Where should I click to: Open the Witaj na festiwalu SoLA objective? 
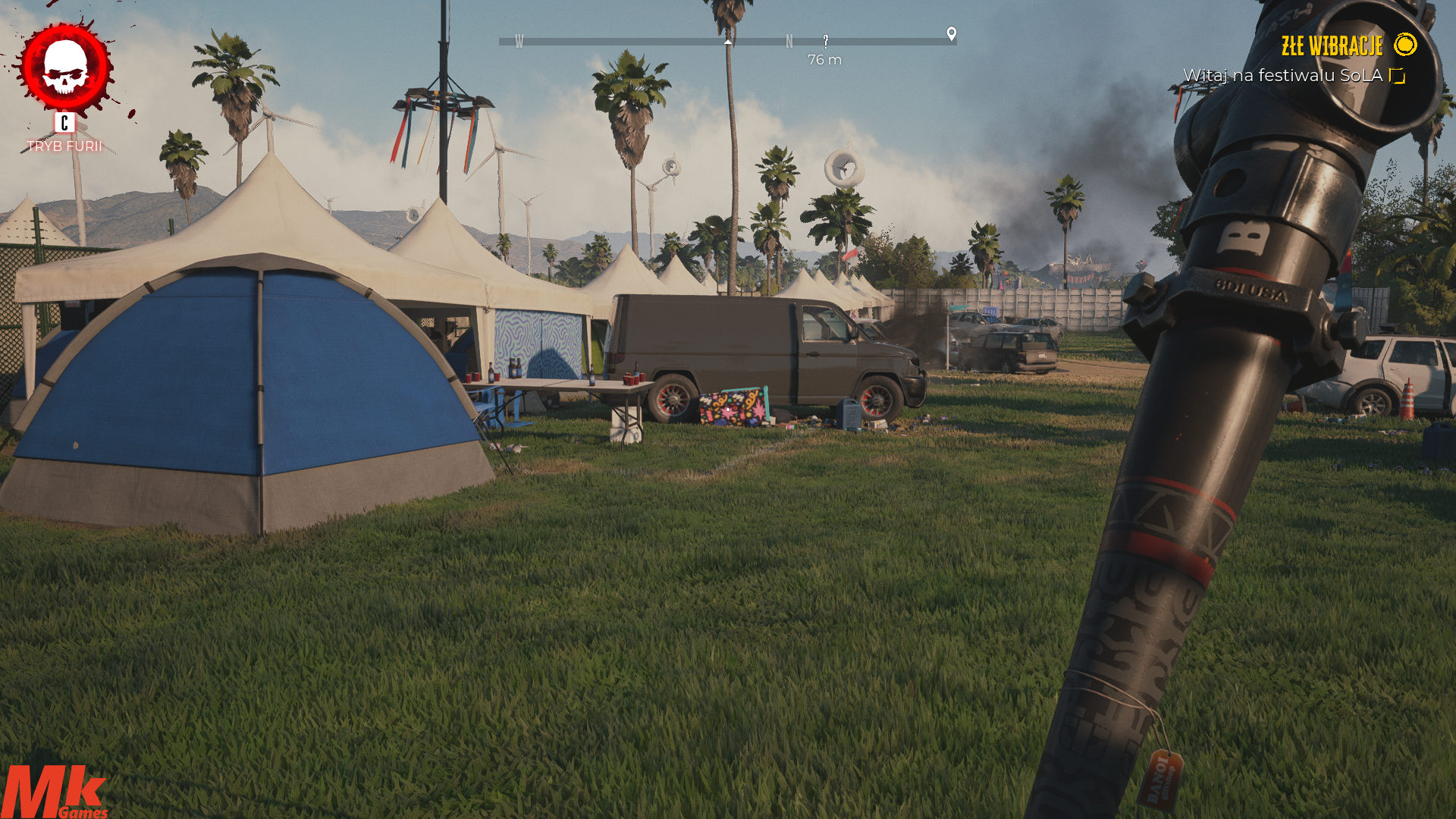1282,76
